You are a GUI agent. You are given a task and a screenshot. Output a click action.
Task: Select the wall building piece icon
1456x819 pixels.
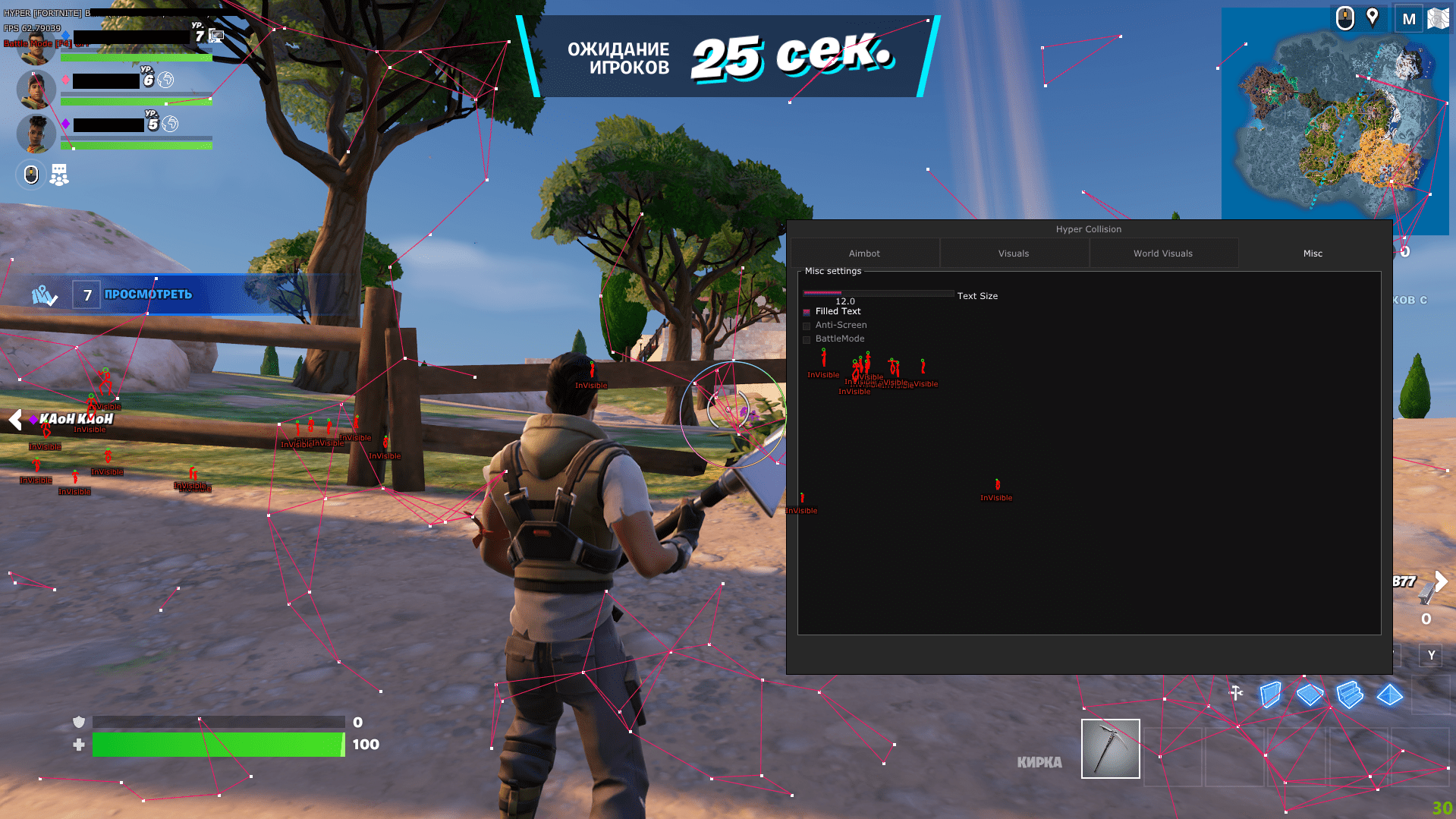click(1270, 694)
